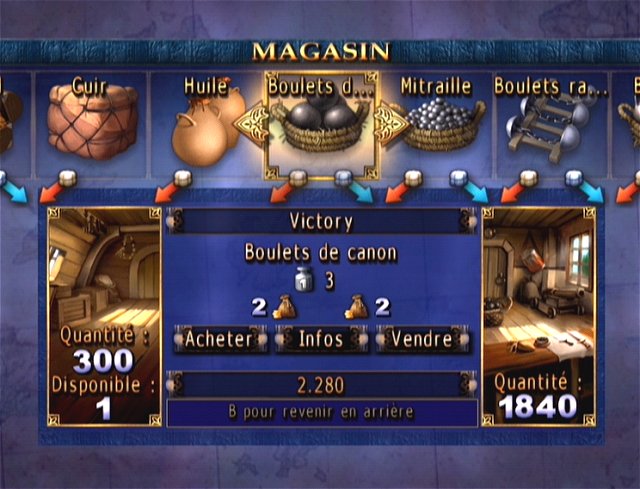Click the ship hold picture panel
Image resolution: width=640 pixels, height=489 pixels.
[104, 270]
